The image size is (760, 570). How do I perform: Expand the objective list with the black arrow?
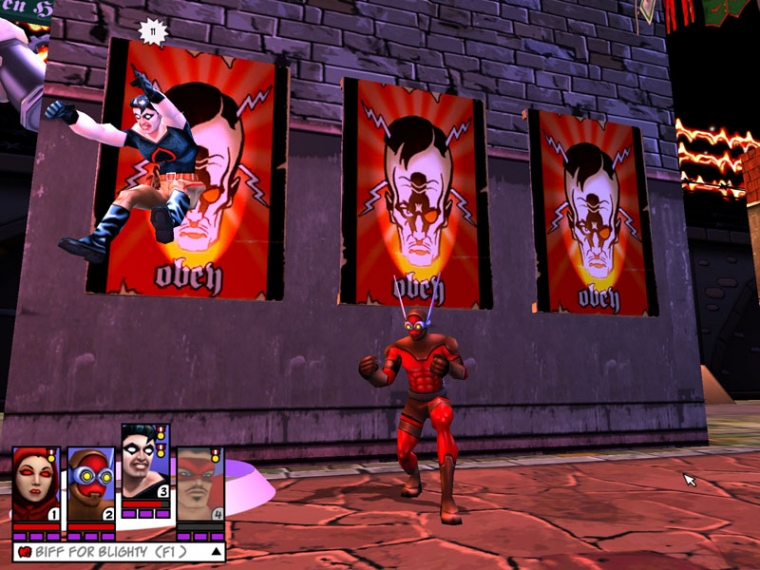coord(215,551)
